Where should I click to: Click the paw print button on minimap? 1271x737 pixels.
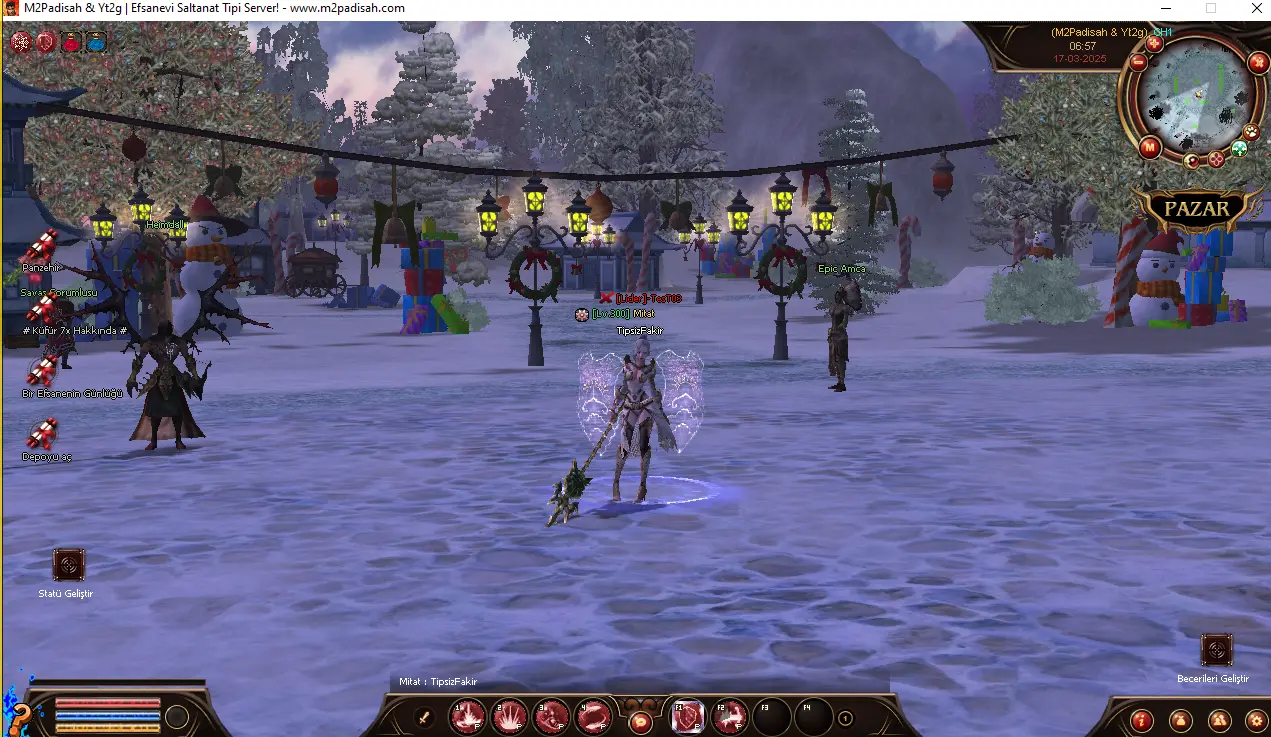point(1251,132)
